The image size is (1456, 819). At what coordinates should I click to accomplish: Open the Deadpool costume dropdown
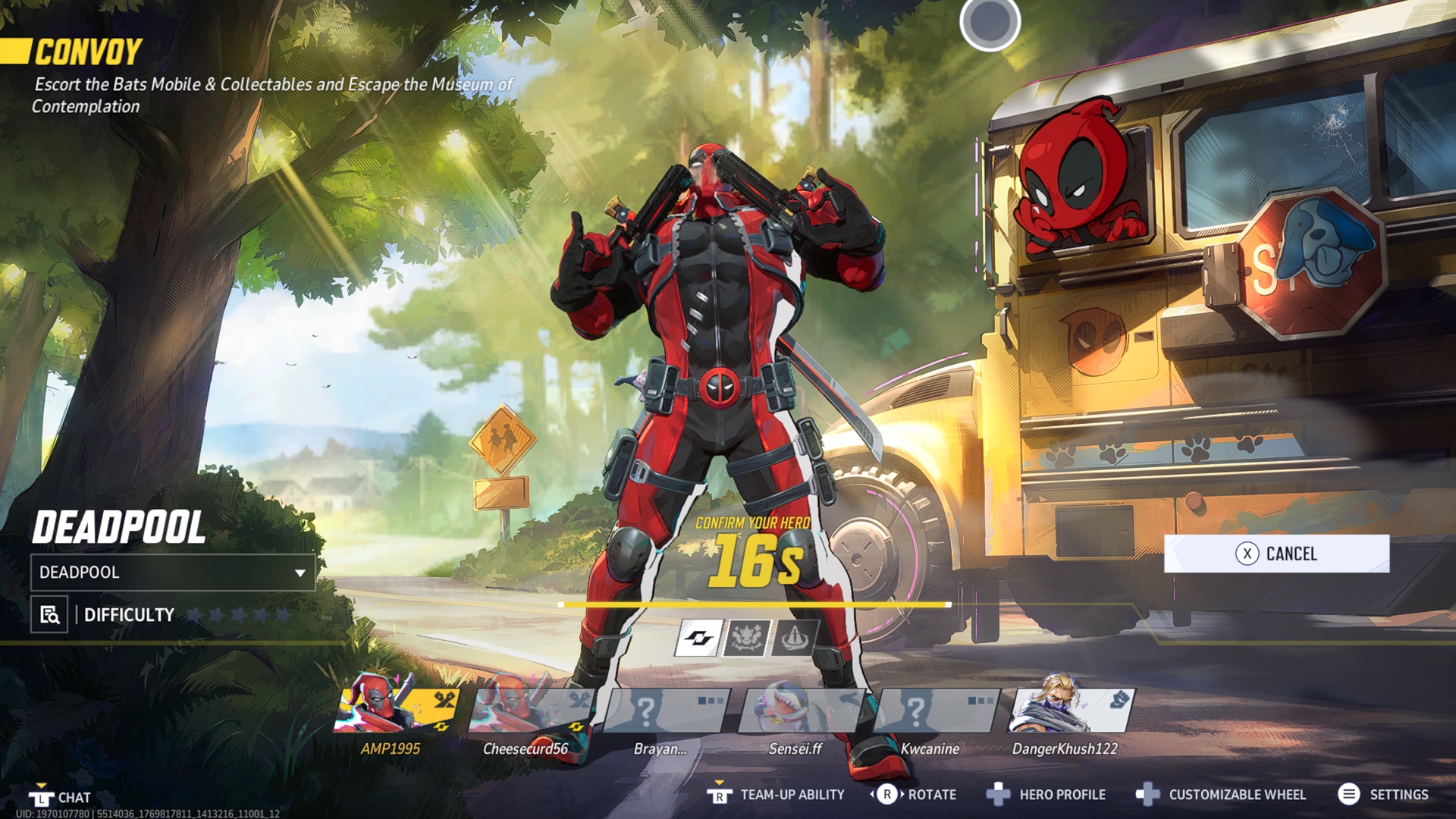coord(173,573)
